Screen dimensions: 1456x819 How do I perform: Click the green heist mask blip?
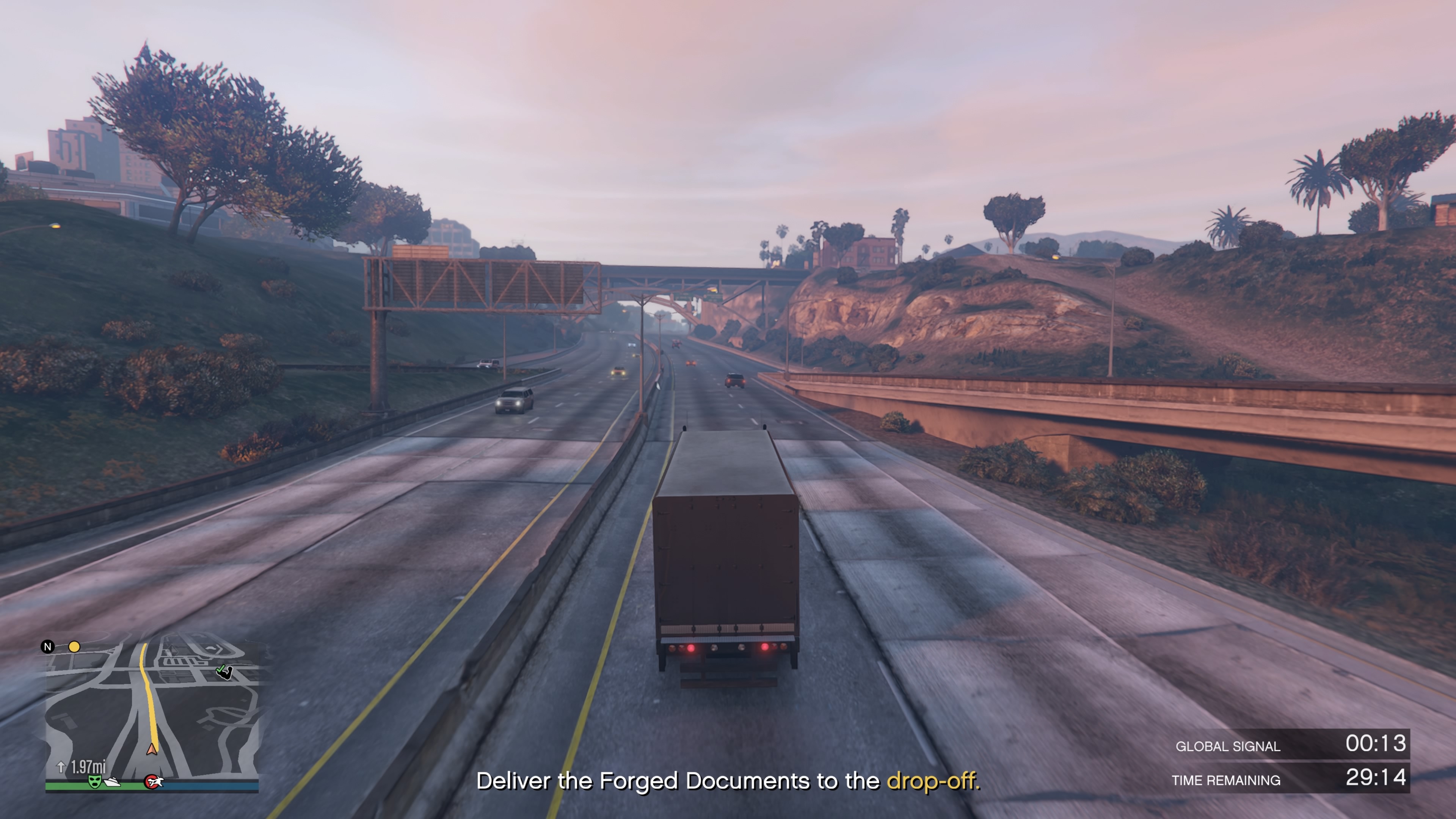(x=94, y=781)
